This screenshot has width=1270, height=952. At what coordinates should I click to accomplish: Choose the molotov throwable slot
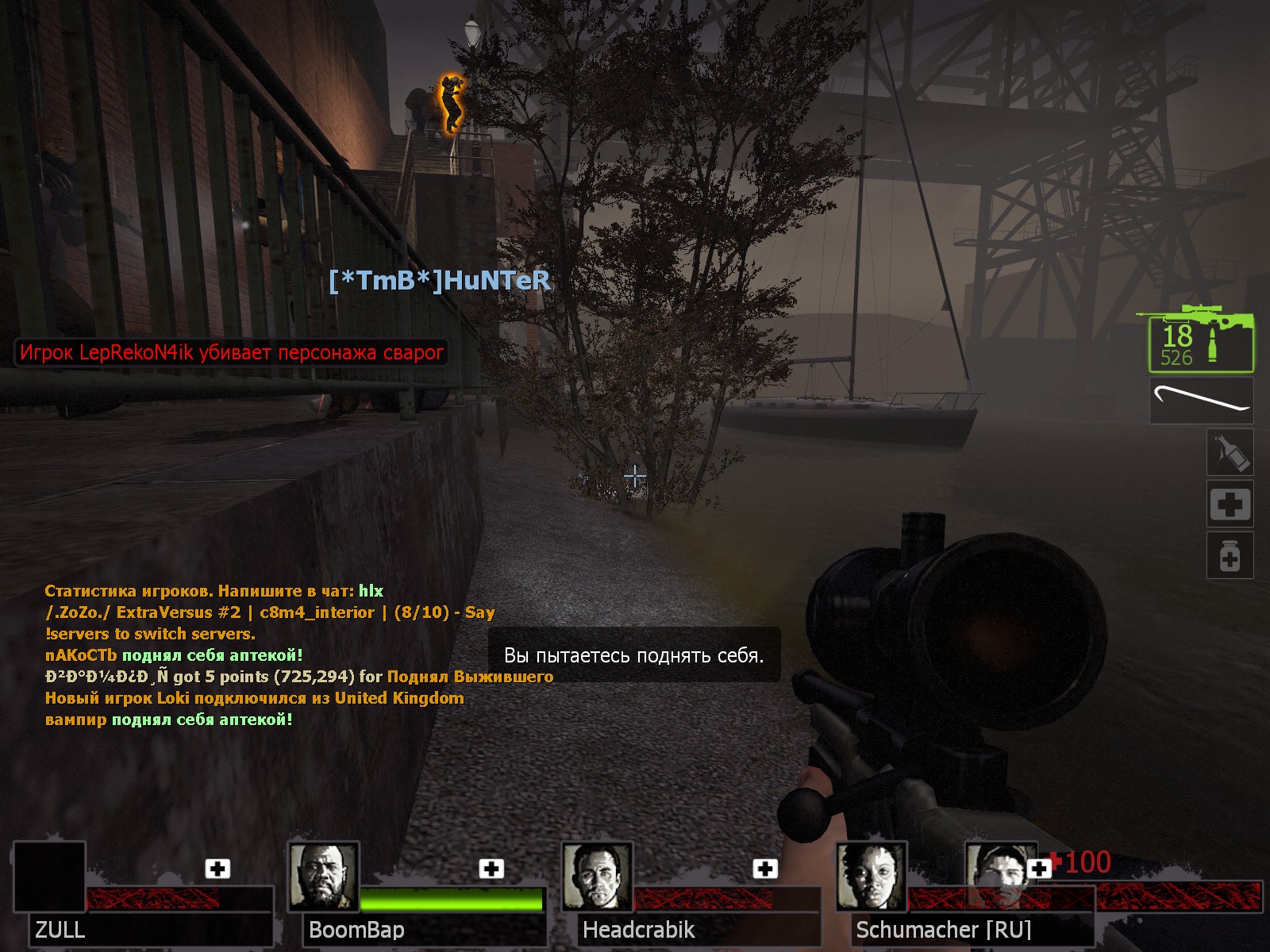pyautogui.click(x=1230, y=453)
